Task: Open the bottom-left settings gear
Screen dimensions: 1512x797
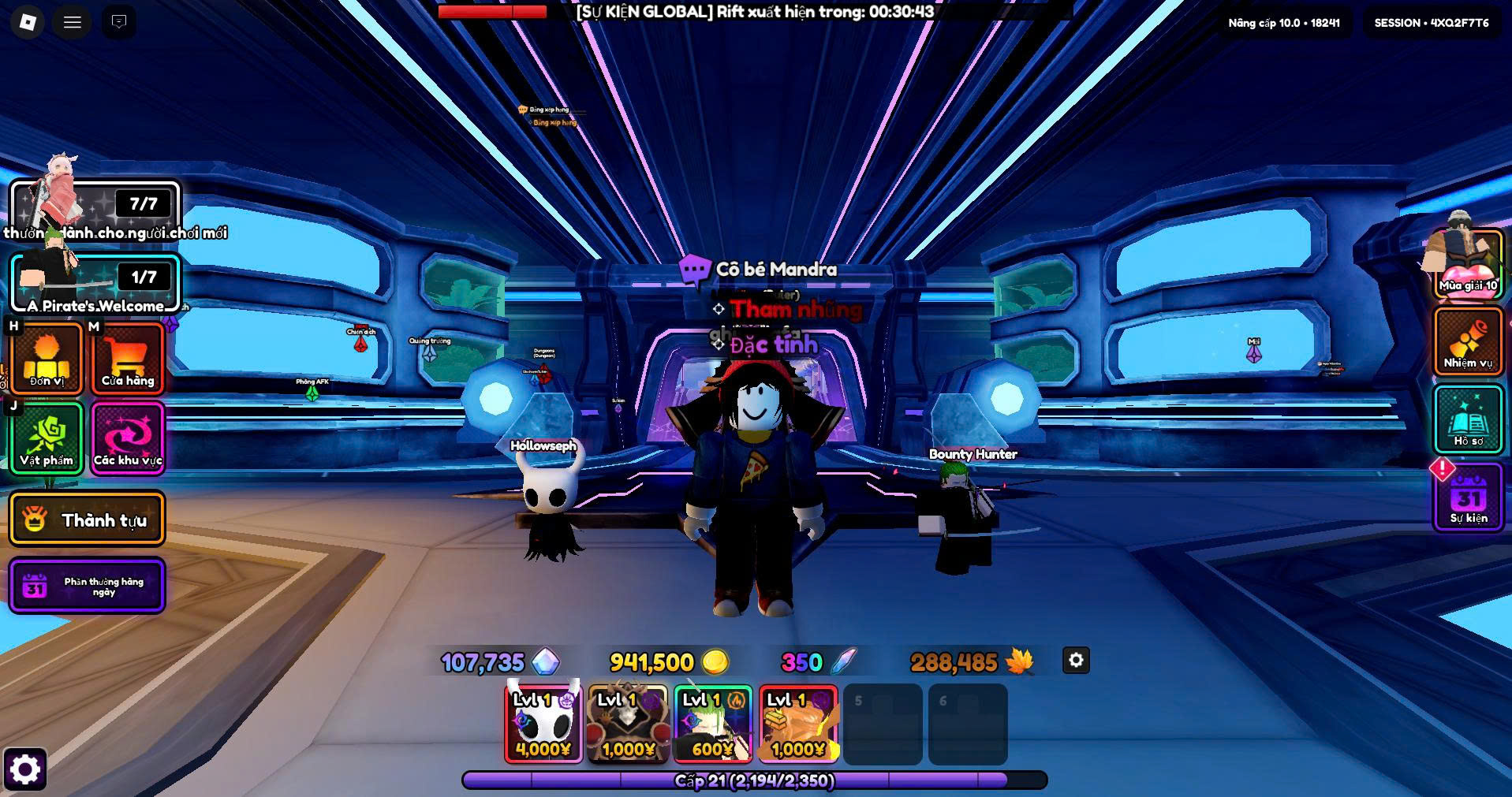Action: (24, 769)
